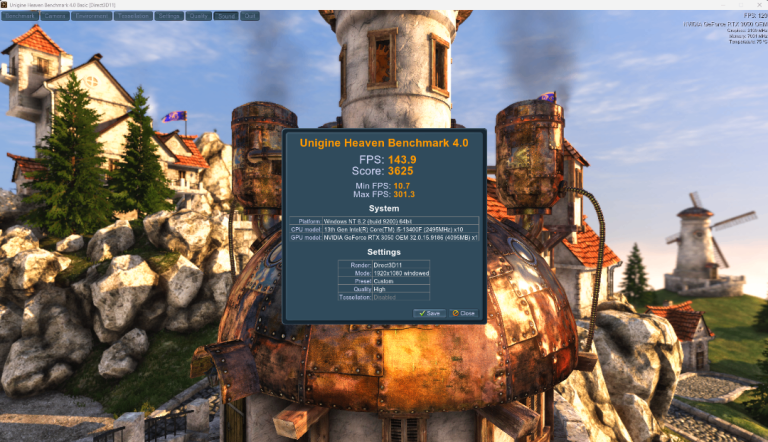Open the Settings panel
The image size is (768, 442).
(169, 16)
